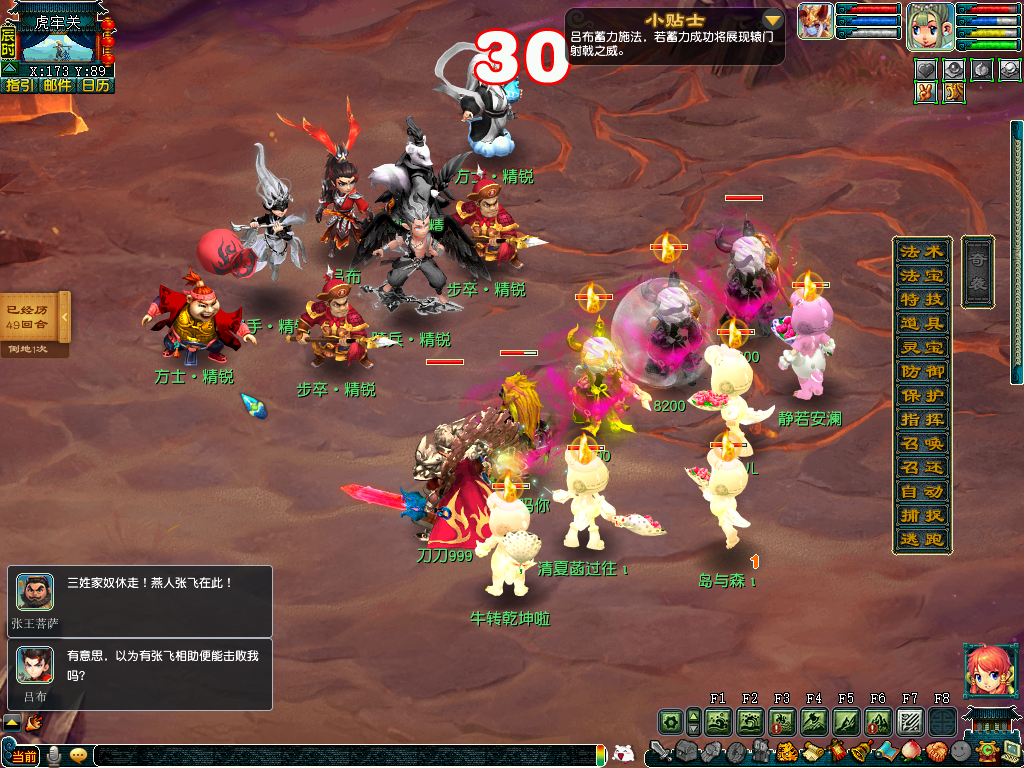Open the 日历 calendar button
This screenshot has height=768, width=1024.
tap(96, 85)
